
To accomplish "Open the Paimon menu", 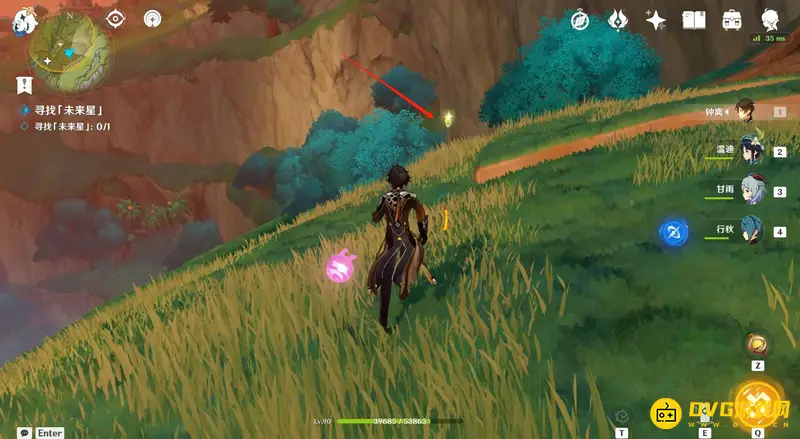I will (23, 22).
